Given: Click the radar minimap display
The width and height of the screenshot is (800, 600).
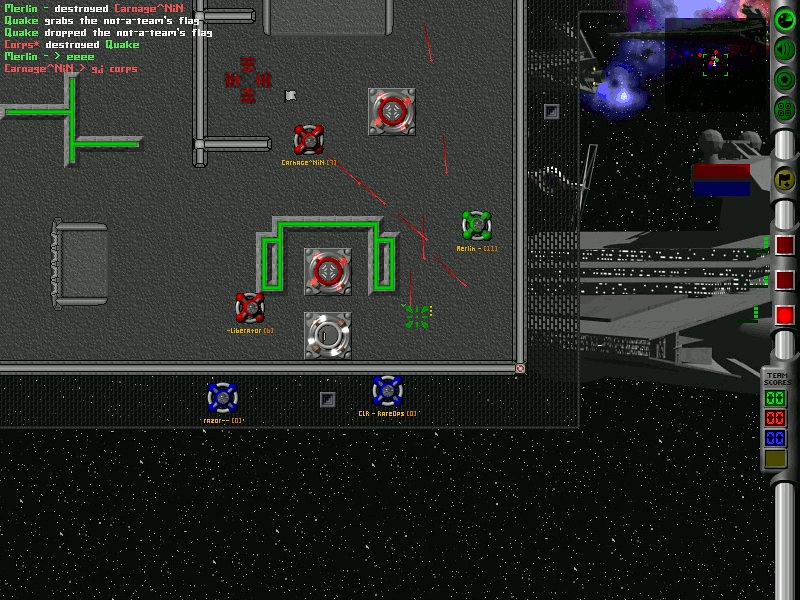Looking at the screenshot, I should pyautogui.click(x=715, y=62).
